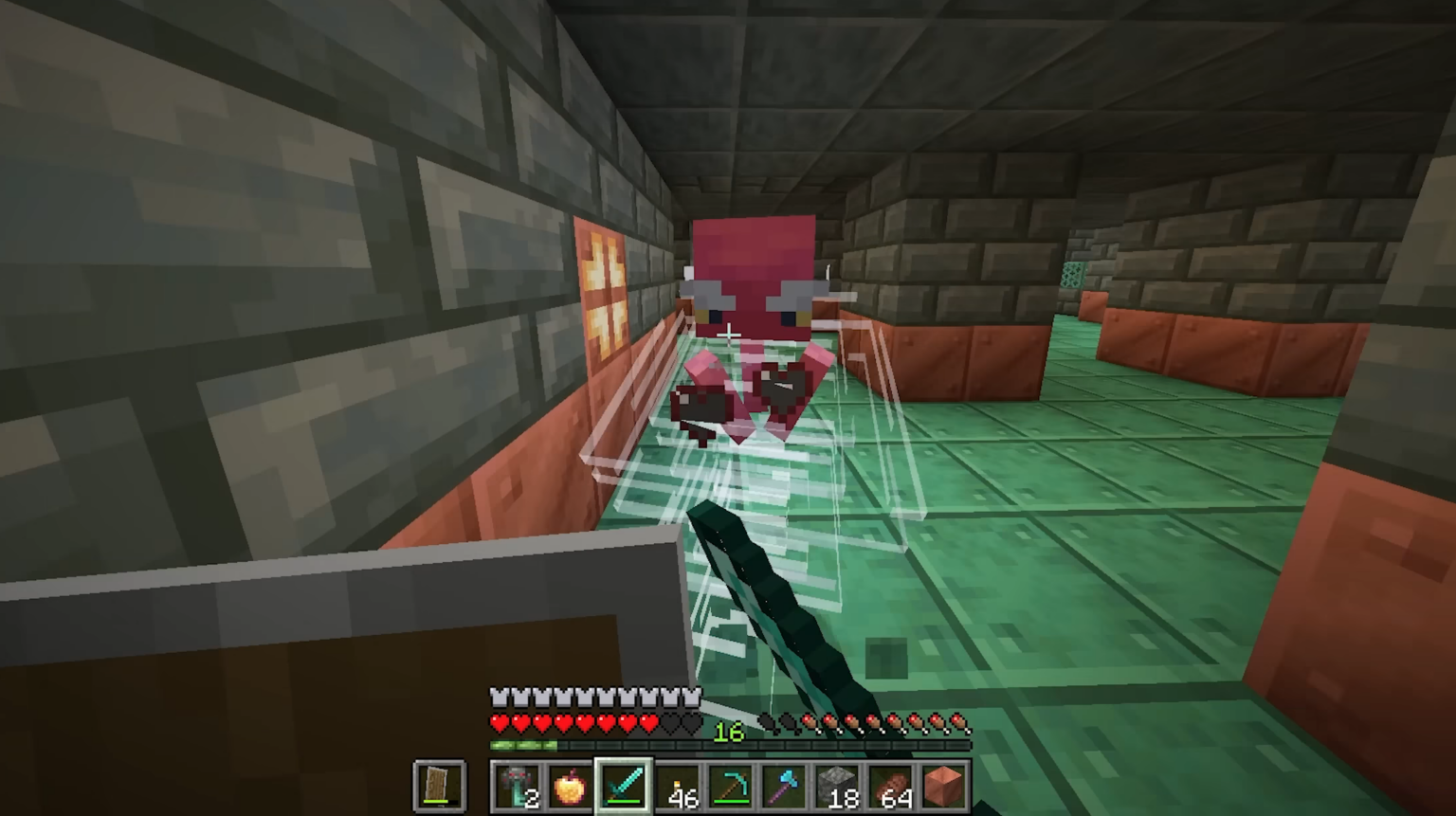Viewport: 1456px width, 816px height.
Task: Select the enchanted diamond pickaxe slot
Action: [730, 787]
